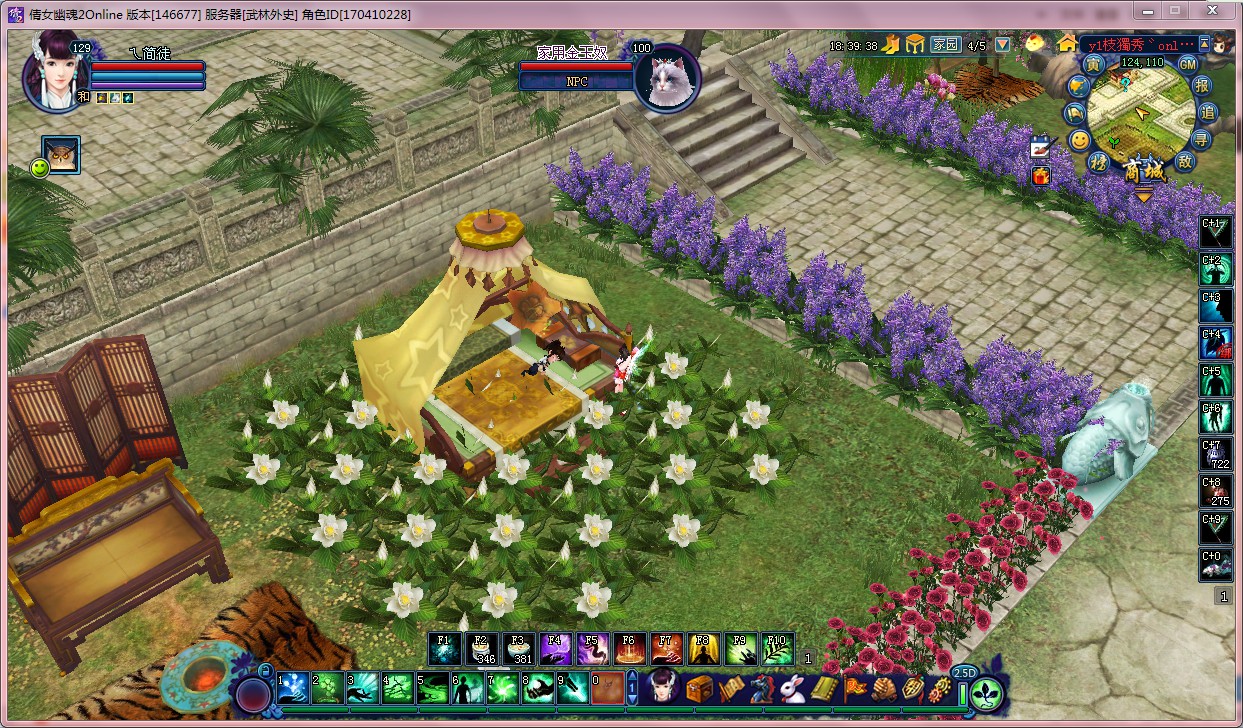
Task: Open the red gift box icon
Action: [1041, 176]
